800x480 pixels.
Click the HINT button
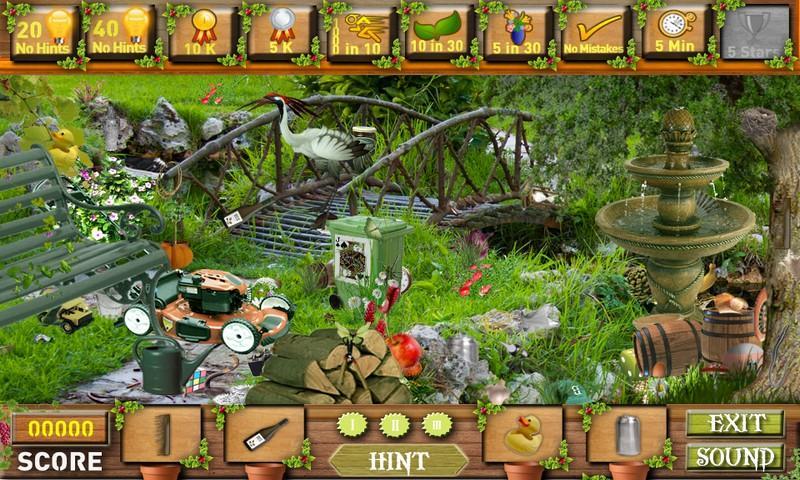(x=399, y=461)
